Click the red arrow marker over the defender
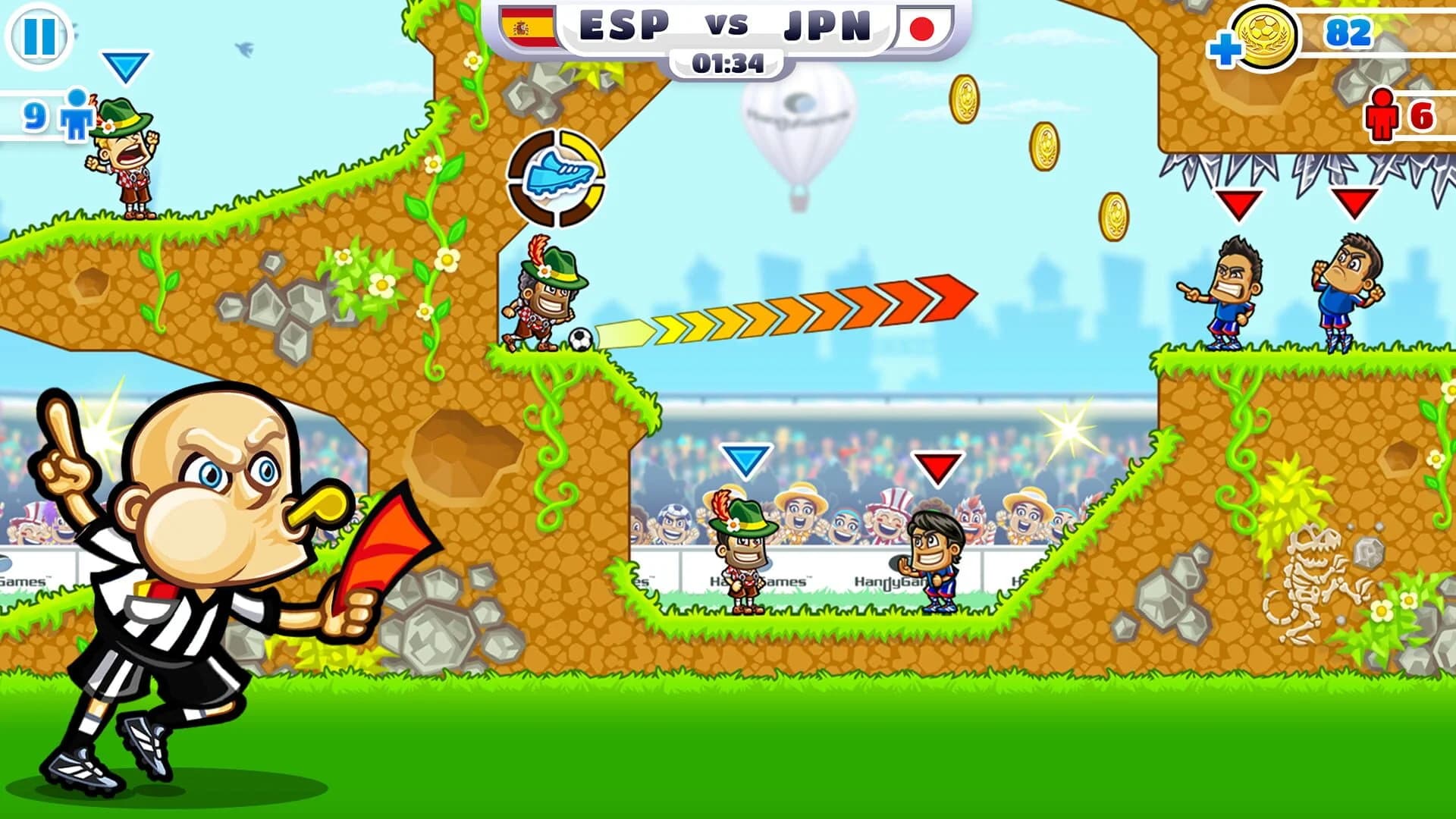This screenshot has height=819, width=1456. coord(937,469)
